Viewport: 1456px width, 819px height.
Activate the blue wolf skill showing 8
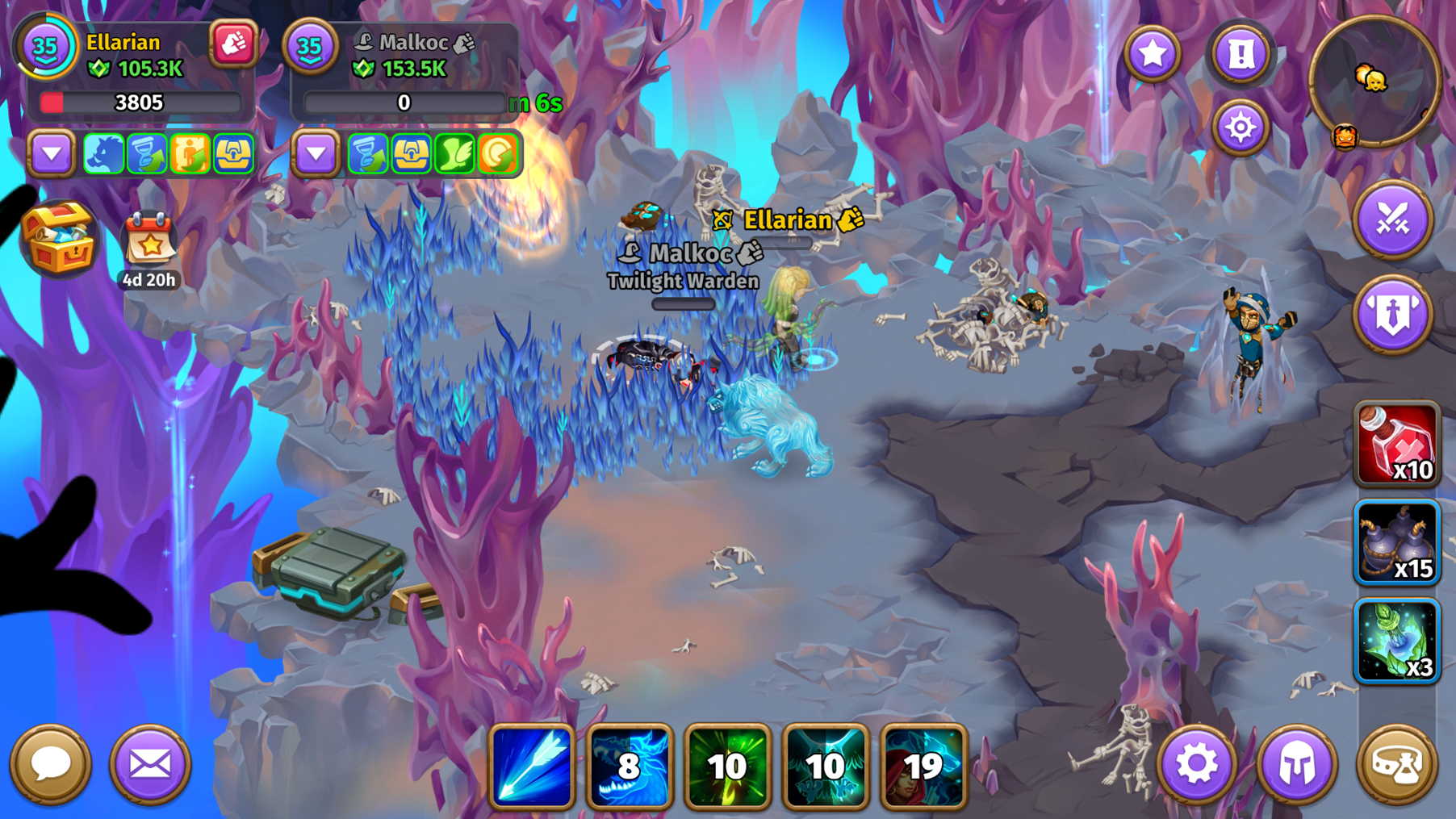(630, 766)
